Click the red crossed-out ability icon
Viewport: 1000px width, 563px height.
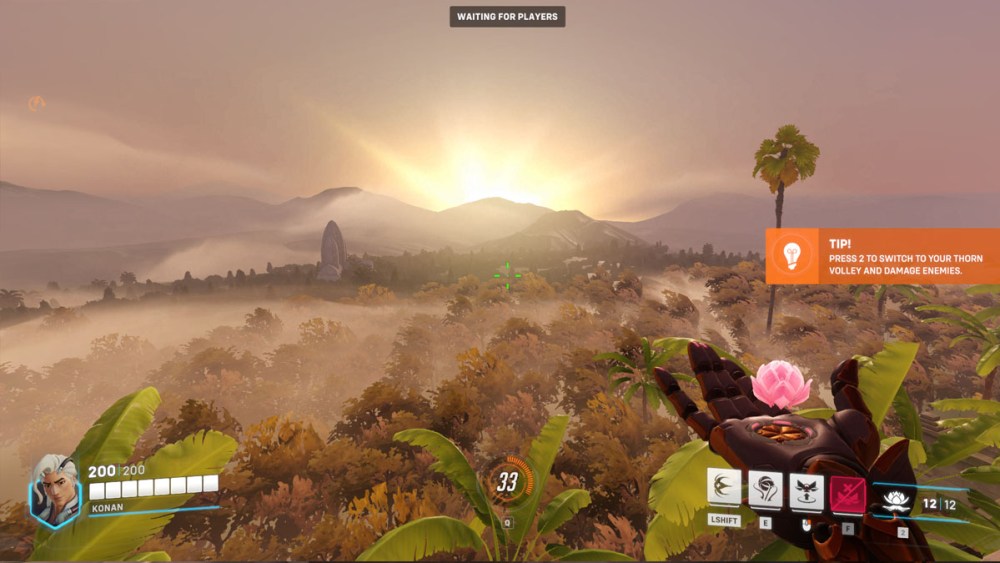tap(847, 494)
